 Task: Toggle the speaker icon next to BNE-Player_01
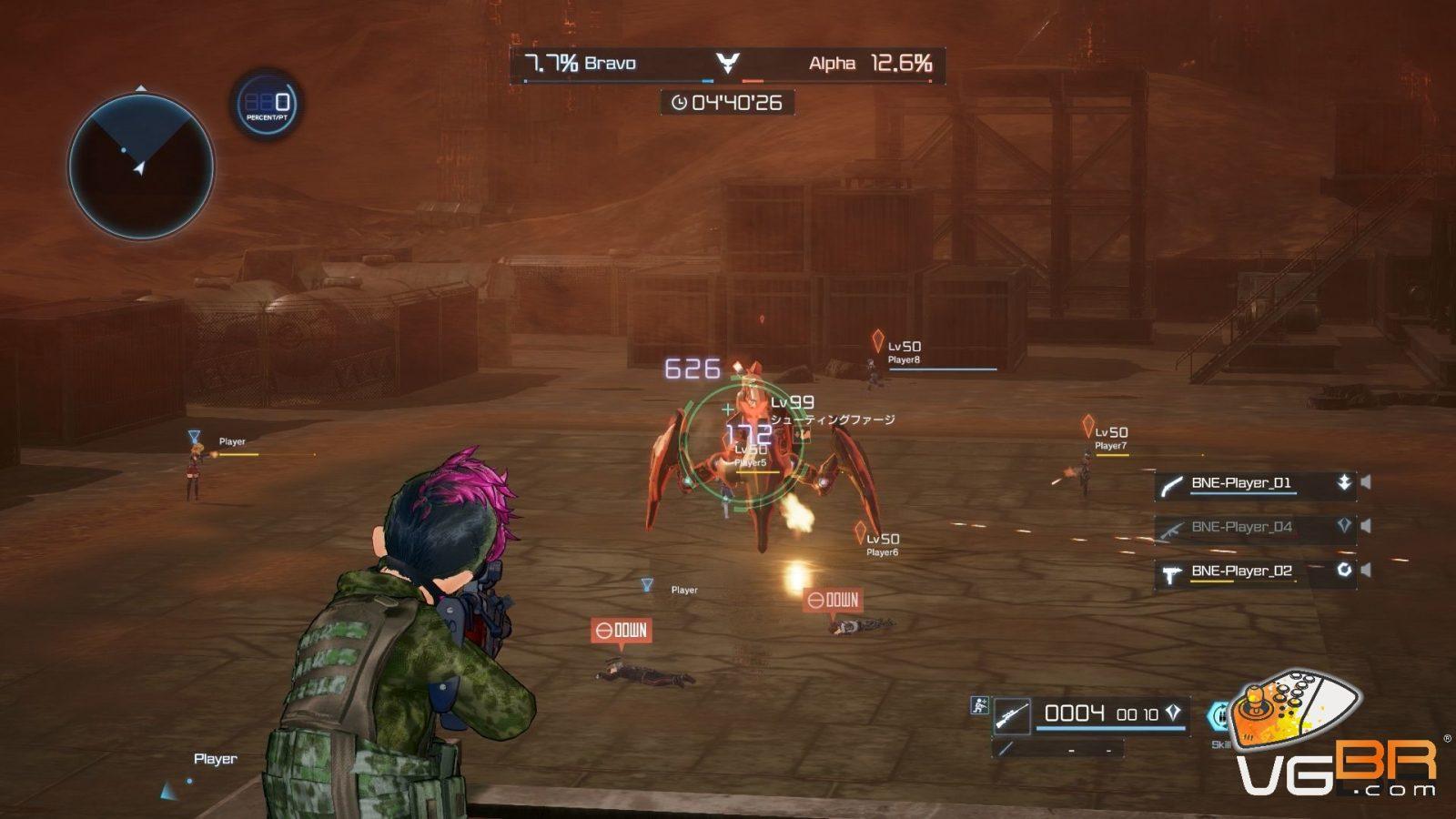(x=1366, y=482)
